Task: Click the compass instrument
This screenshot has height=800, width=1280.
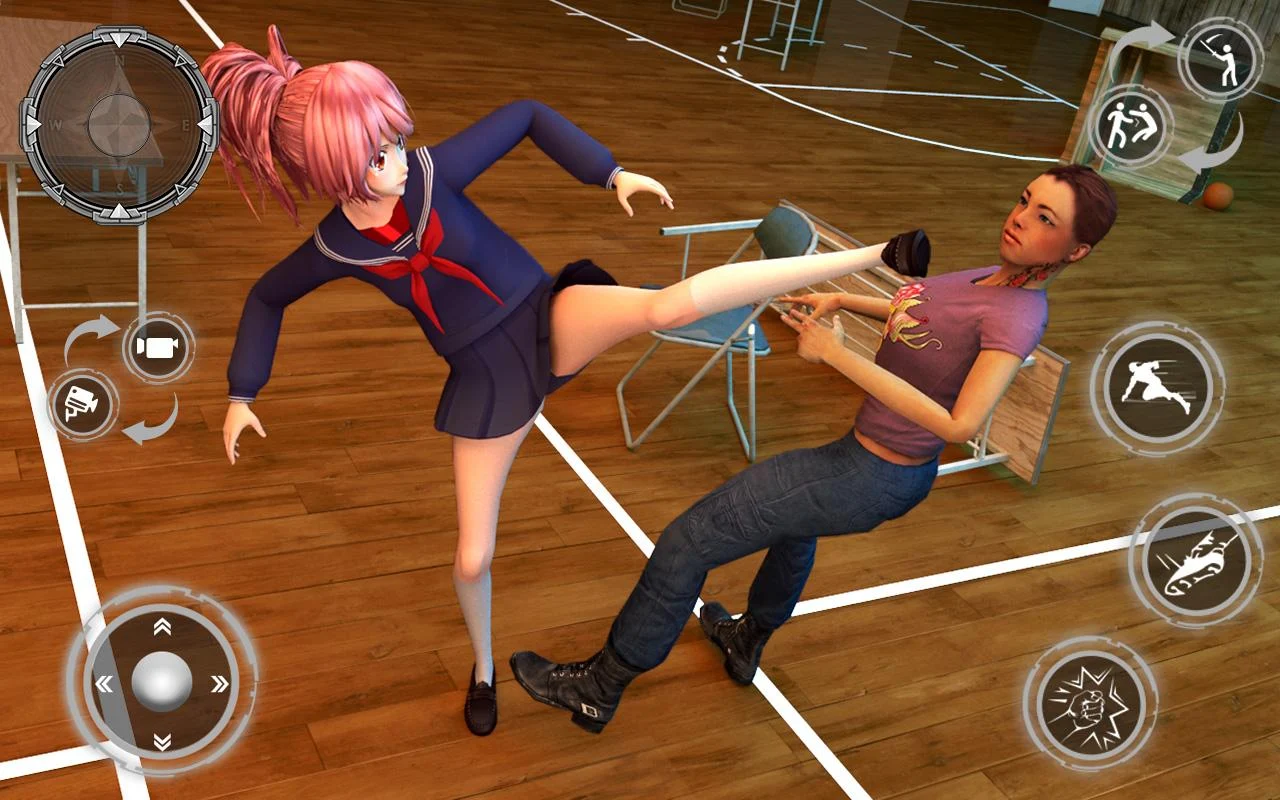Action: tap(118, 123)
